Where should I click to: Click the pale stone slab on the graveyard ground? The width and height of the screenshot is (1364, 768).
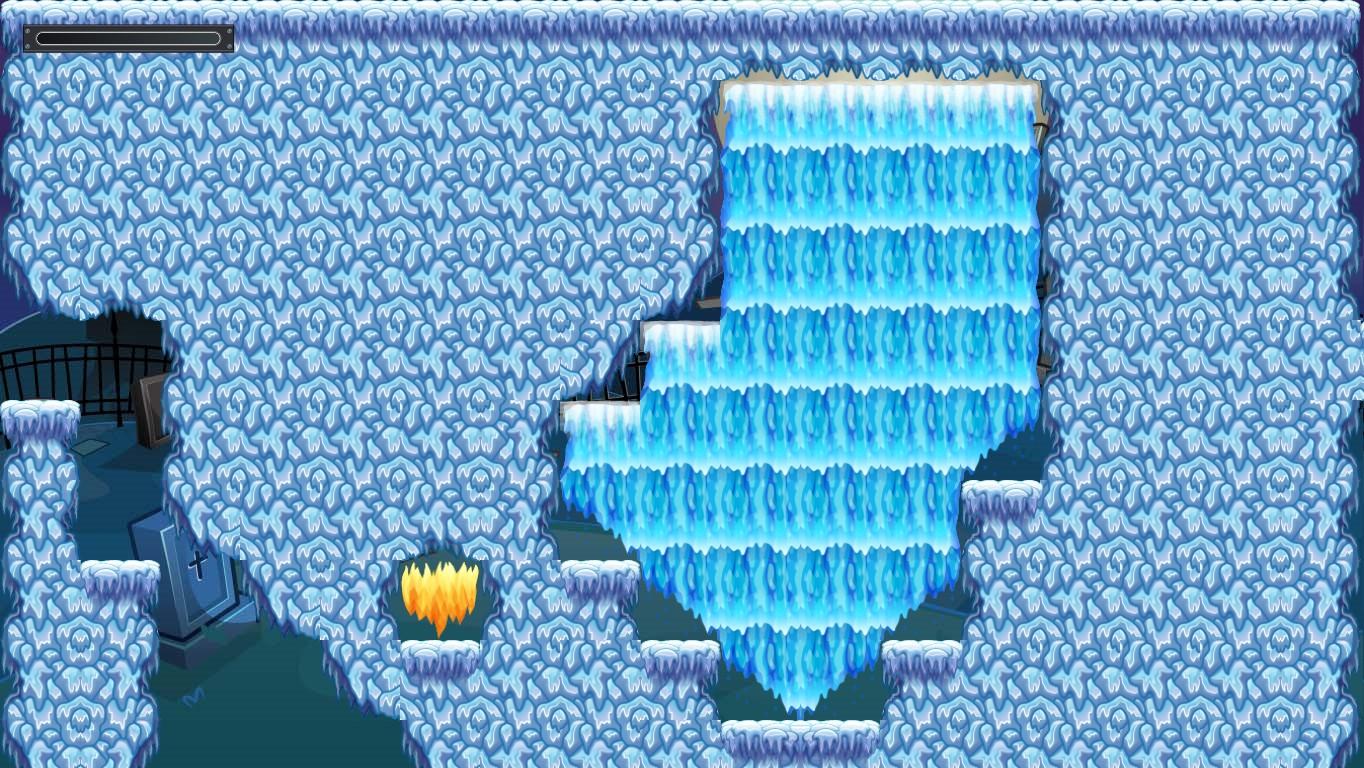pyautogui.click(x=92, y=448)
